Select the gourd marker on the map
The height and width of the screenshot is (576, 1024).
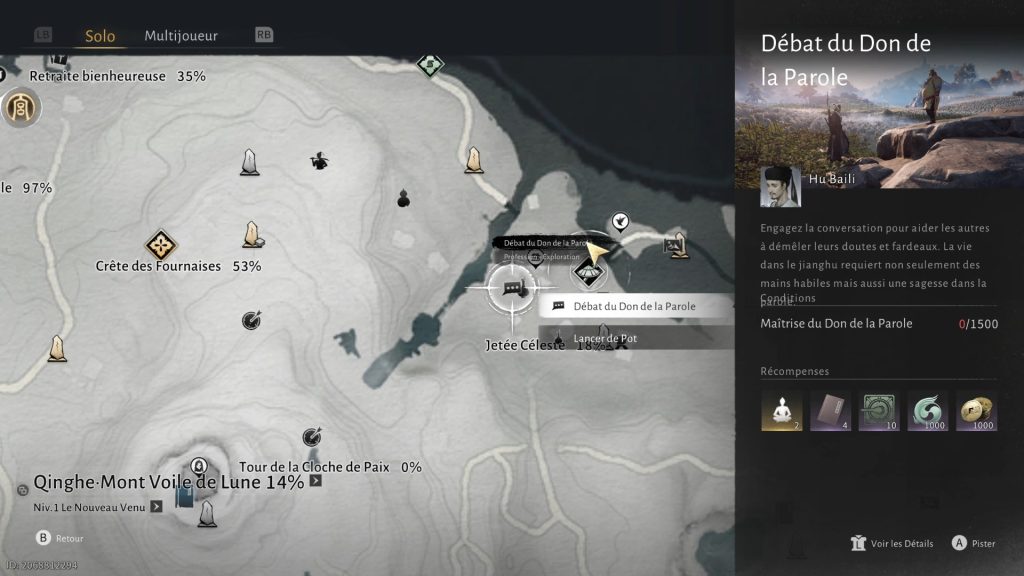tap(404, 196)
